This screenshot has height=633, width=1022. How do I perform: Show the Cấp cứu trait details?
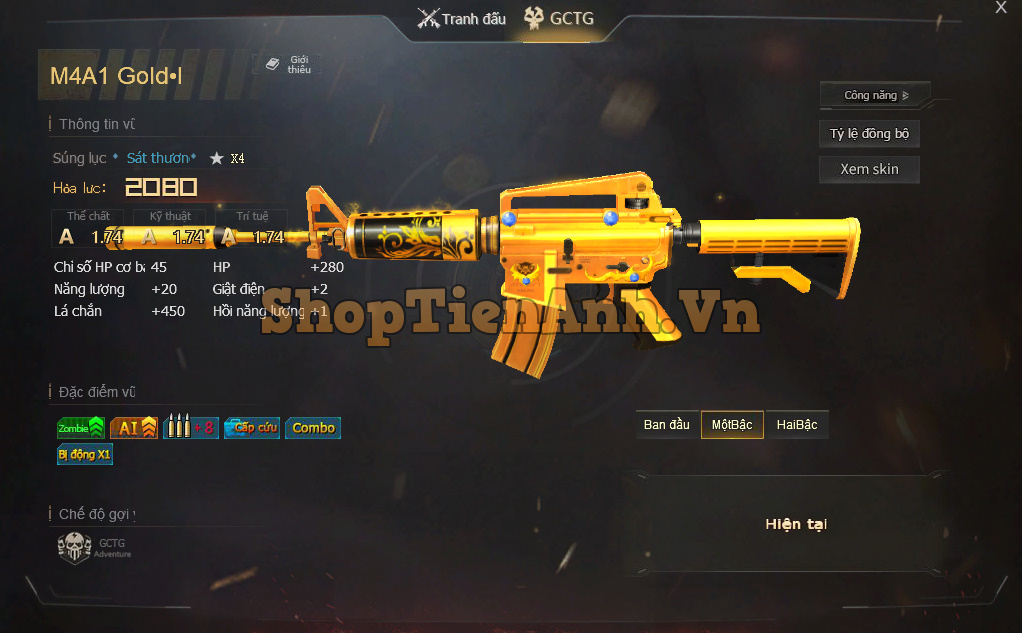click(x=251, y=428)
